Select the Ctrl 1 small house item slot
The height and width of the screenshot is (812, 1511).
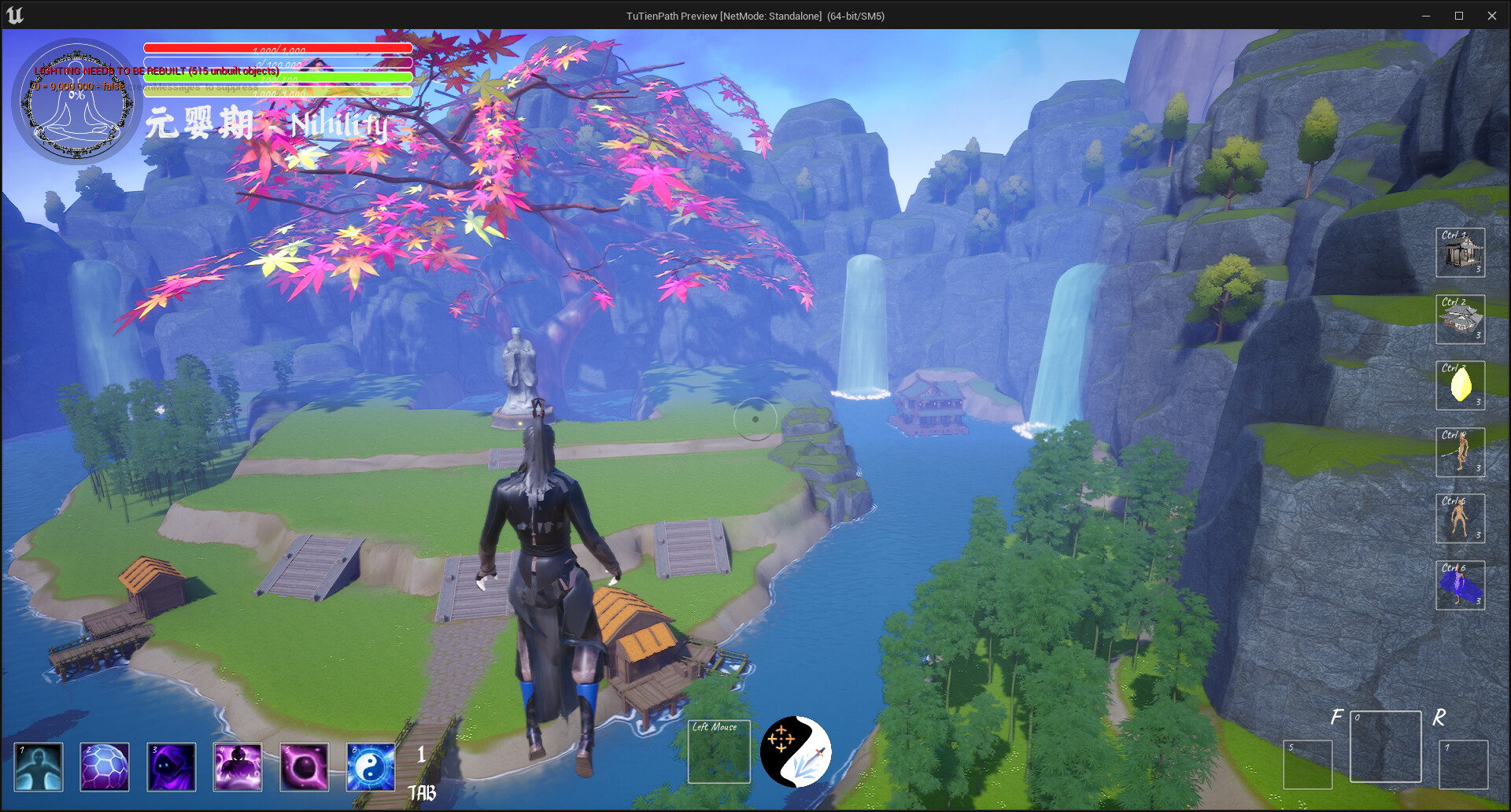click(1461, 252)
